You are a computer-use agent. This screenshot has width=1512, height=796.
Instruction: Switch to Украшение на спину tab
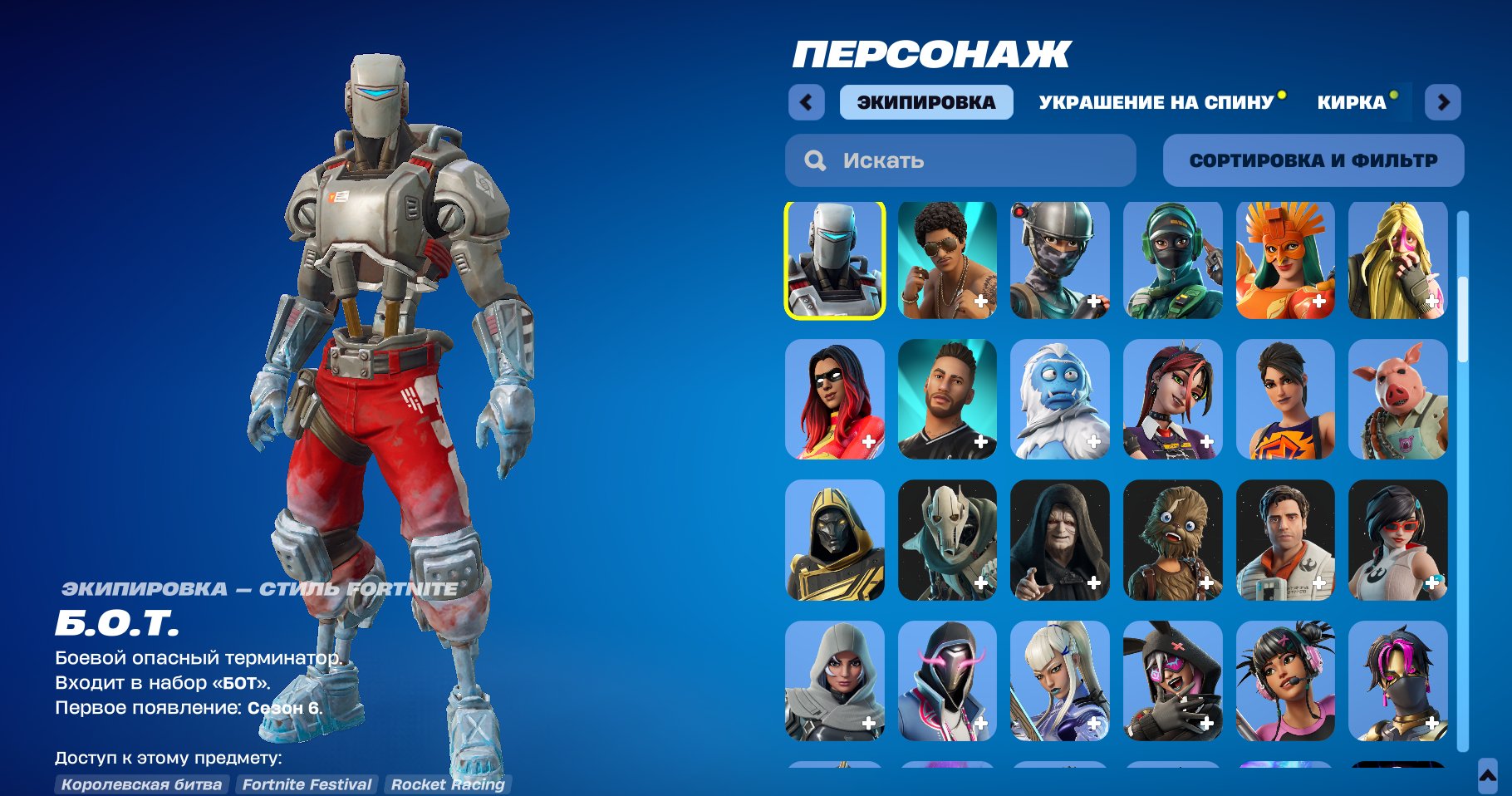pos(1153,102)
